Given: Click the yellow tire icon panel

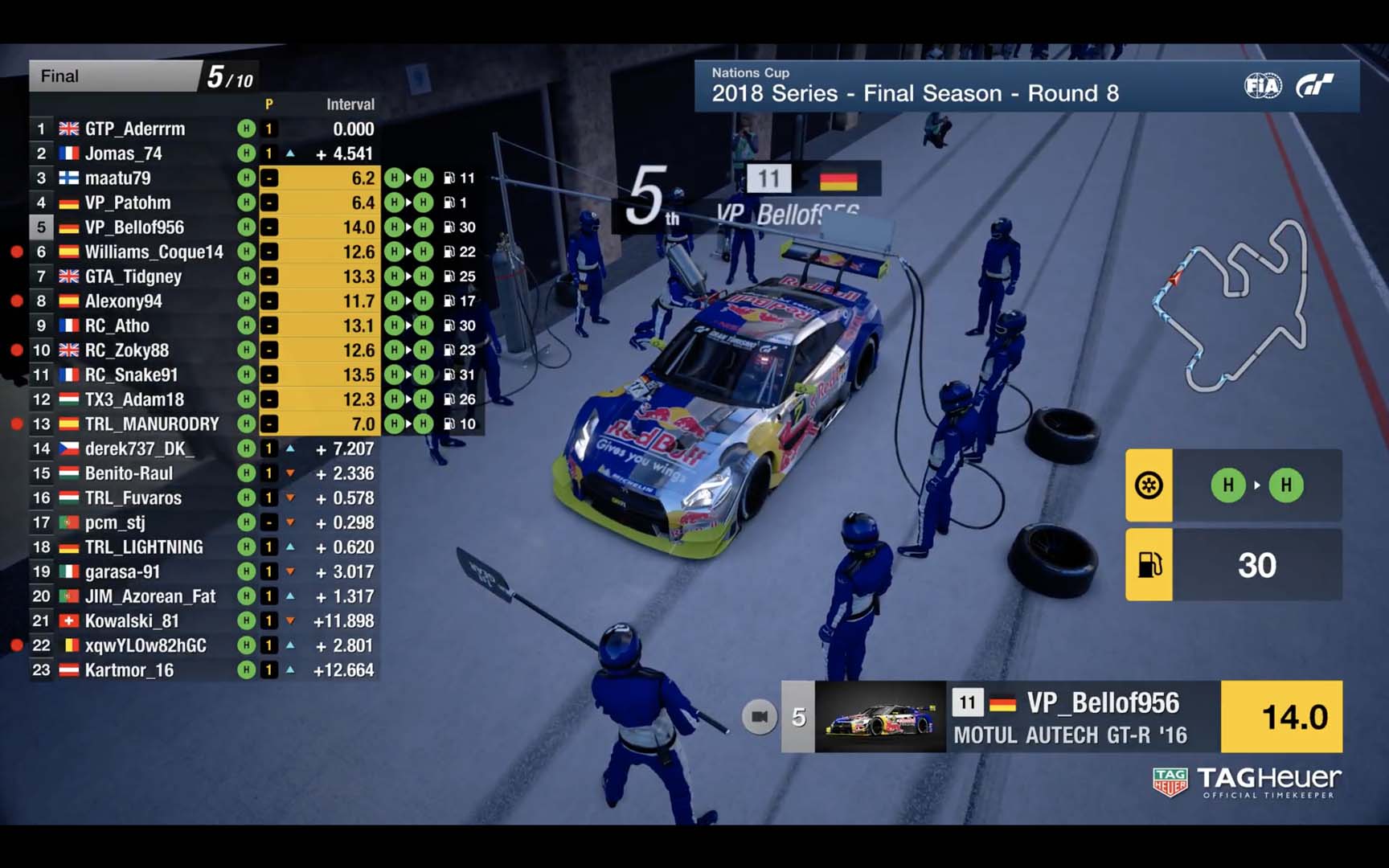Looking at the screenshot, I should (1149, 485).
